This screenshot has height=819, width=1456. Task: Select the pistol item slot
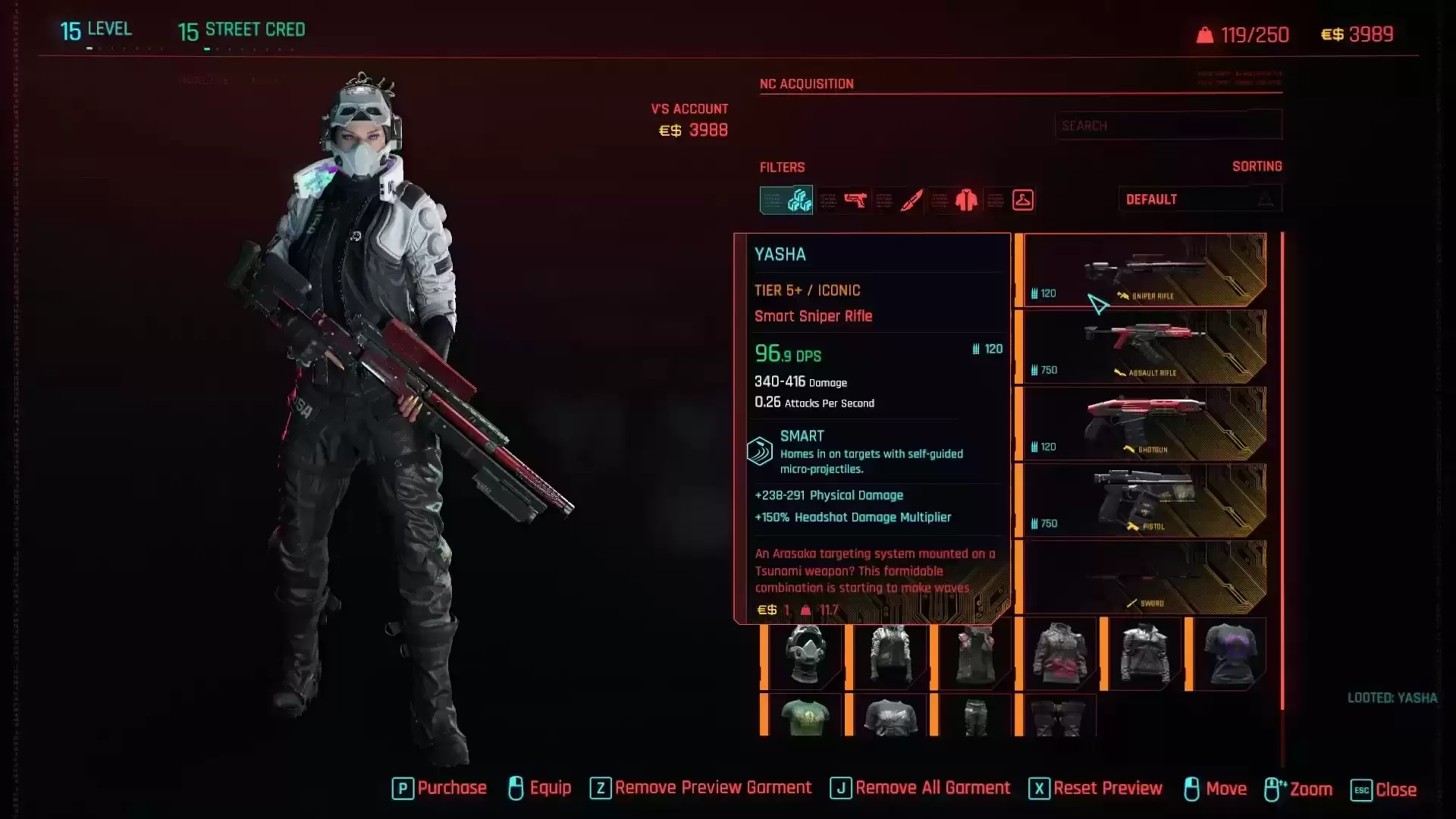pyautogui.click(x=1144, y=500)
